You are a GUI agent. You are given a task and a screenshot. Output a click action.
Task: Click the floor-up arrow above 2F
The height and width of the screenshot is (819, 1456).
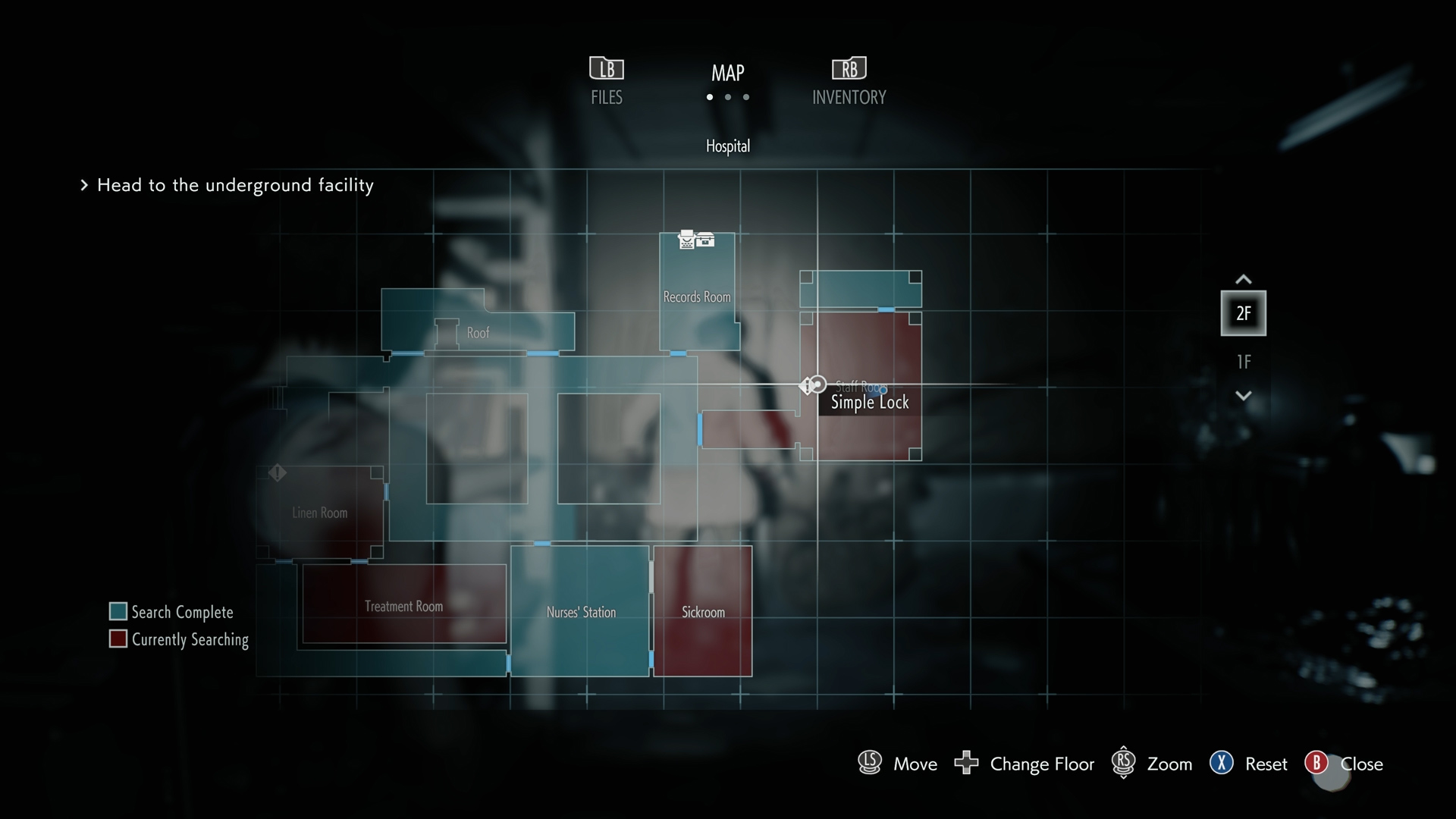click(1243, 279)
